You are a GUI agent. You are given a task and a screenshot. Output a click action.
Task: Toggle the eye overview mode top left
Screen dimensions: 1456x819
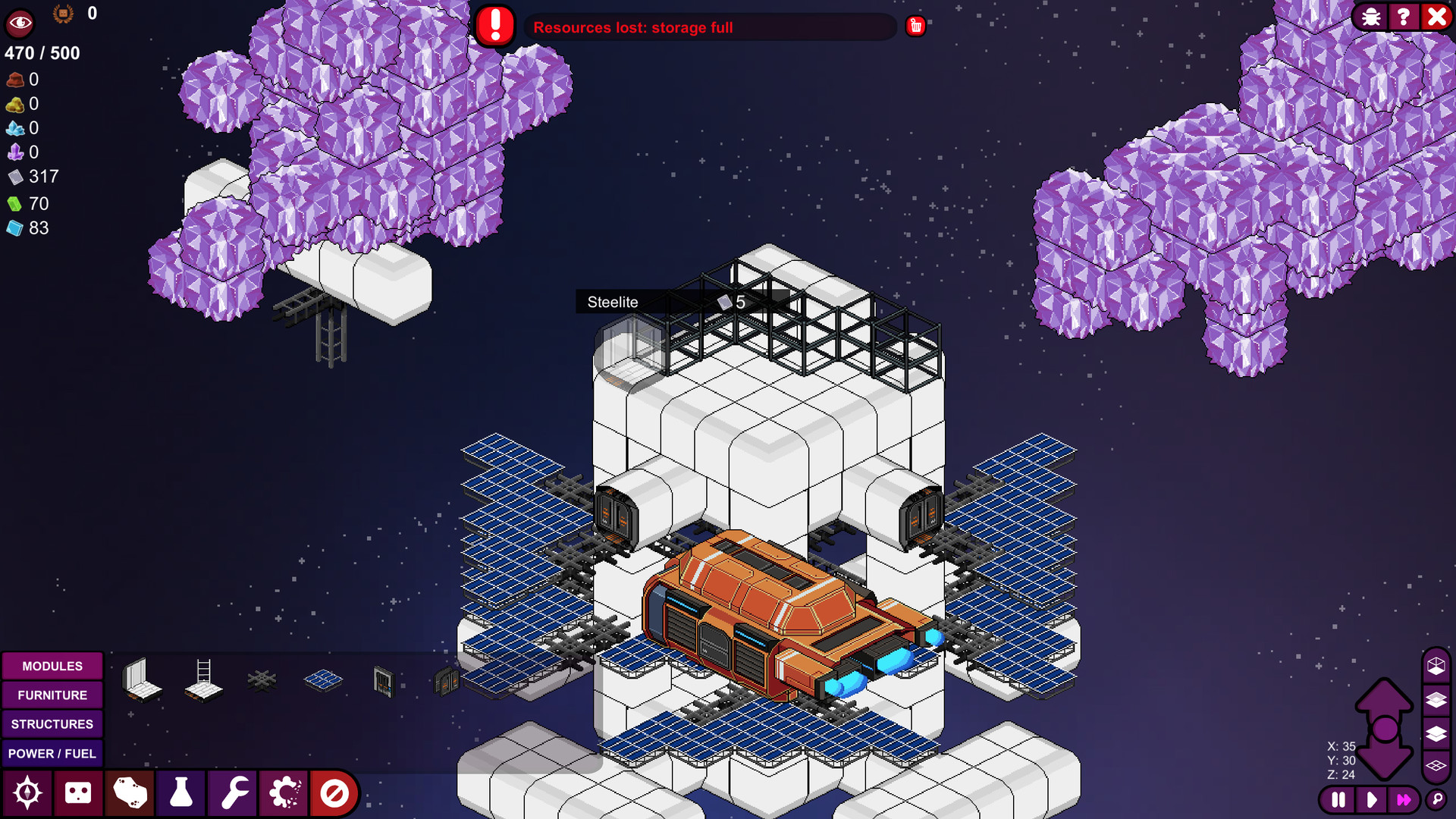tap(19, 23)
